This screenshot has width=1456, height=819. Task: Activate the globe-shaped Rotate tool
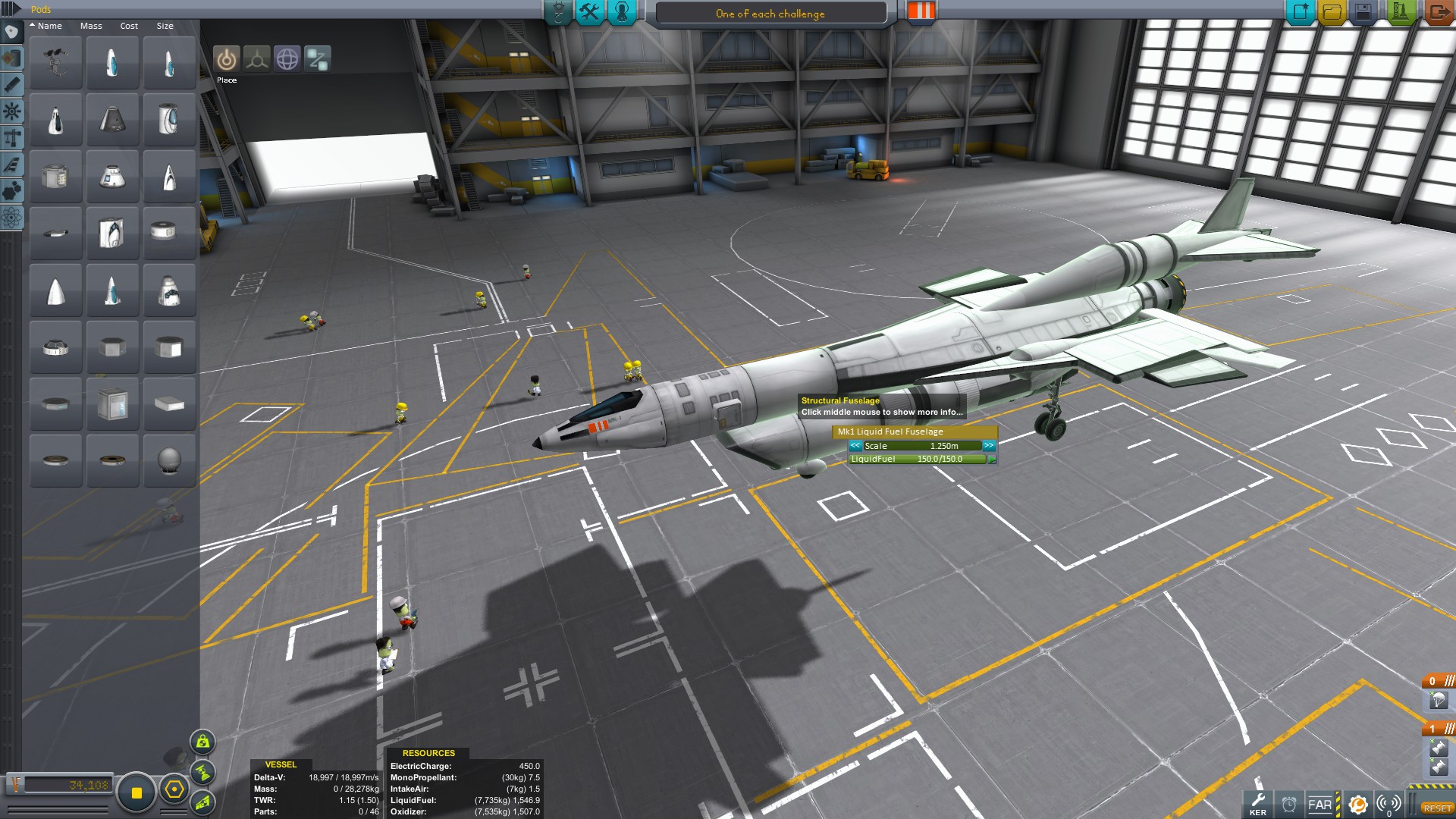point(287,59)
